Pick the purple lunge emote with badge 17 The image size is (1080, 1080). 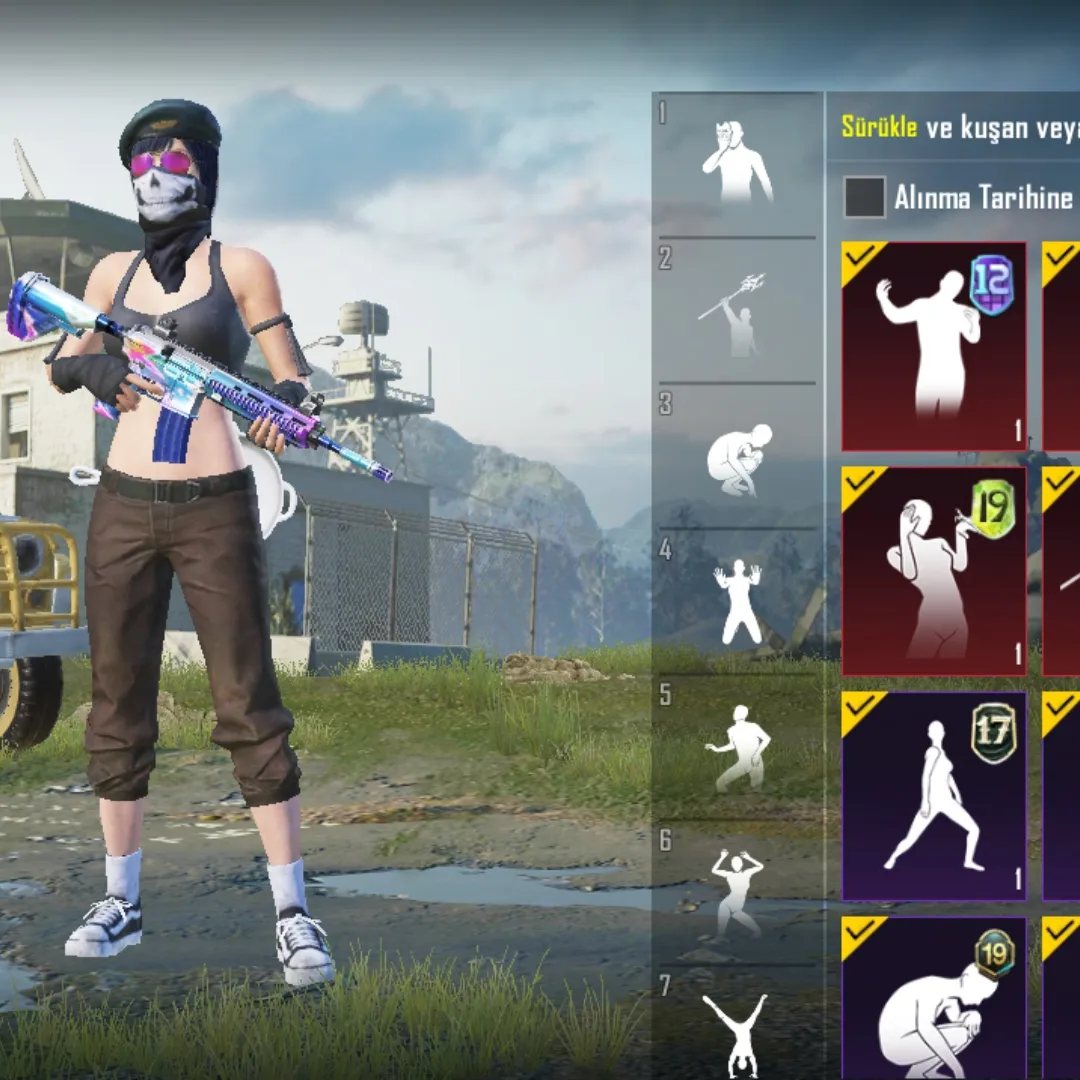click(934, 796)
